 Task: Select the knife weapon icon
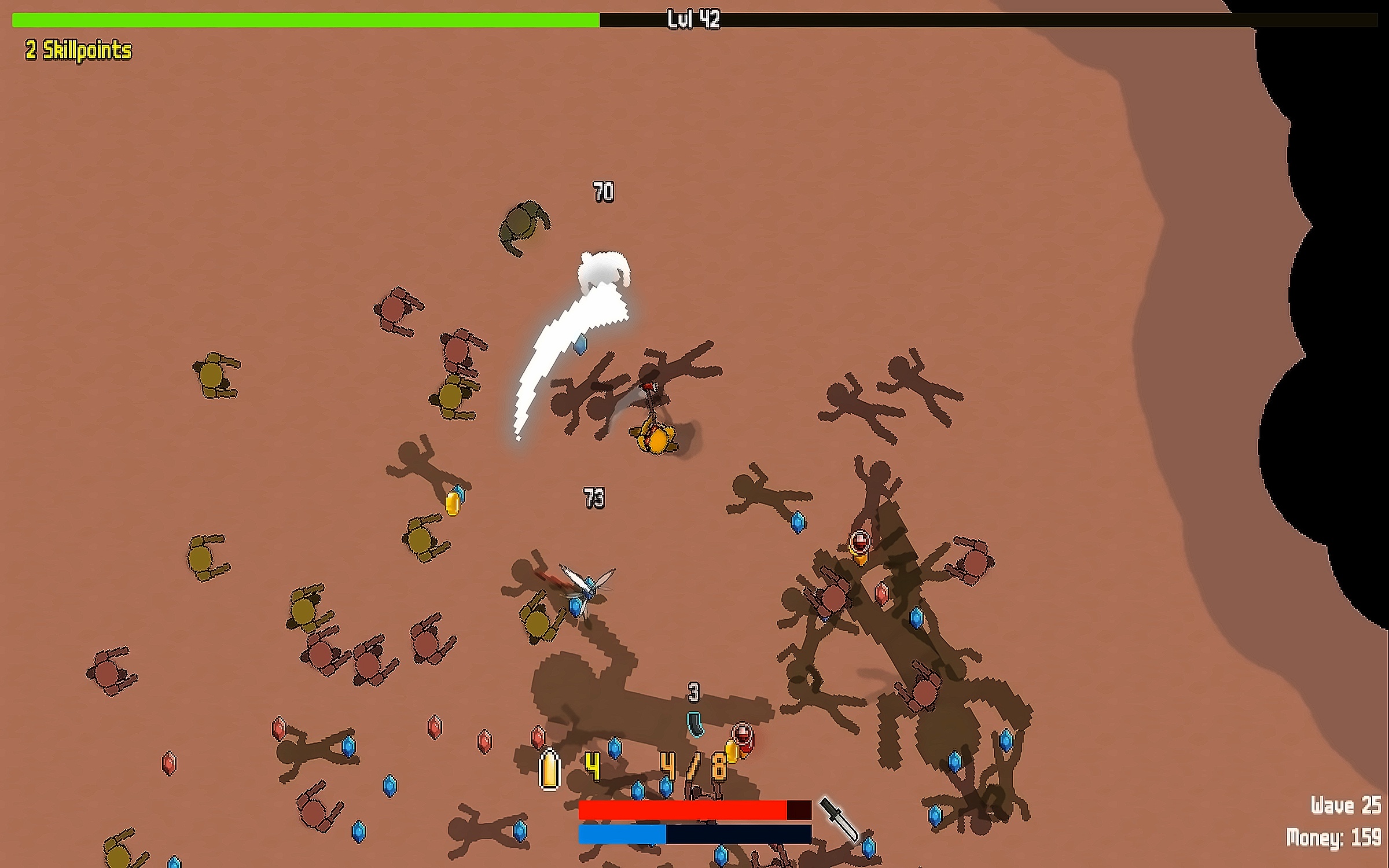pyautogui.click(x=839, y=819)
